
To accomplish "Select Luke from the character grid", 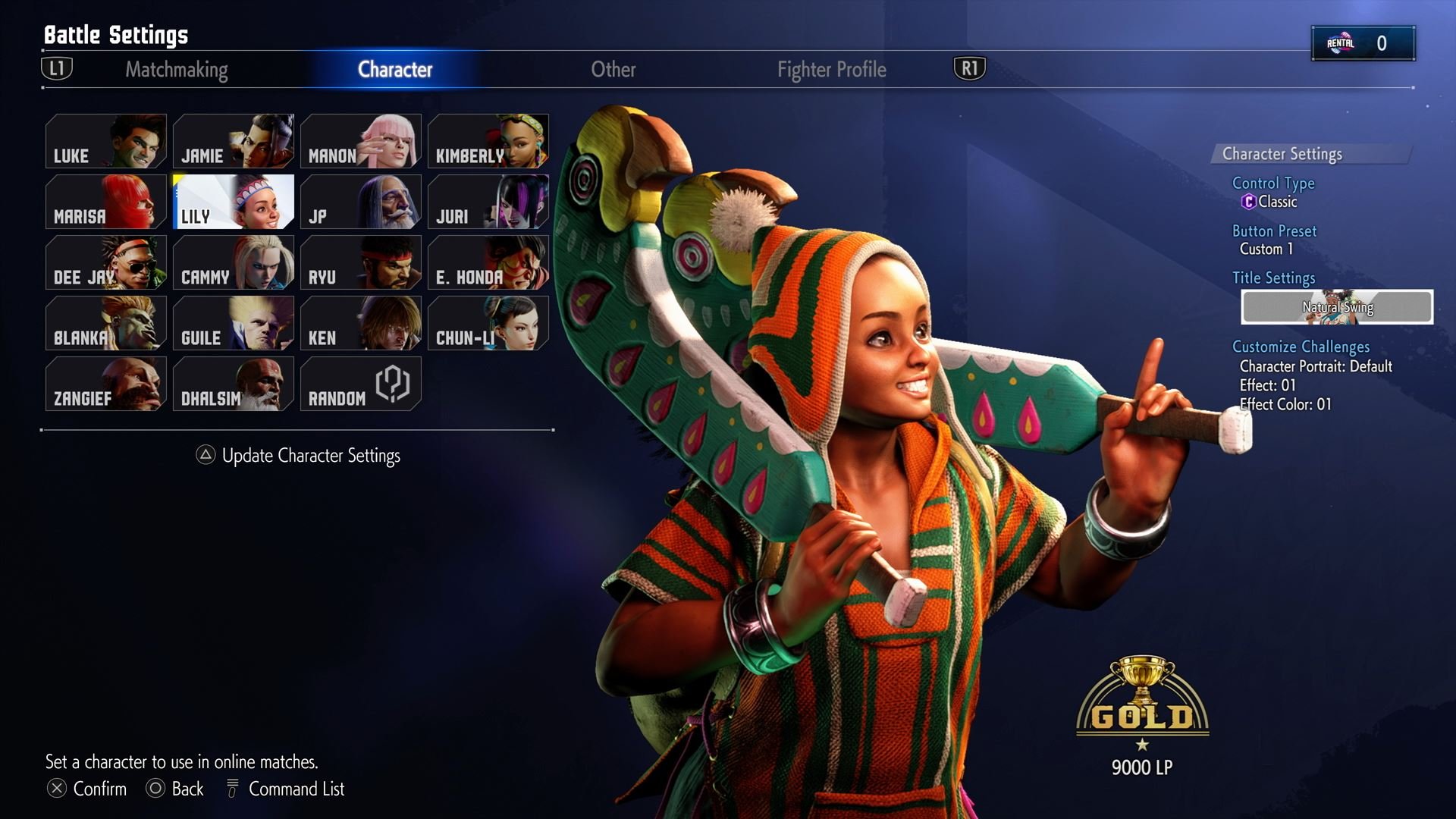I will [x=106, y=141].
